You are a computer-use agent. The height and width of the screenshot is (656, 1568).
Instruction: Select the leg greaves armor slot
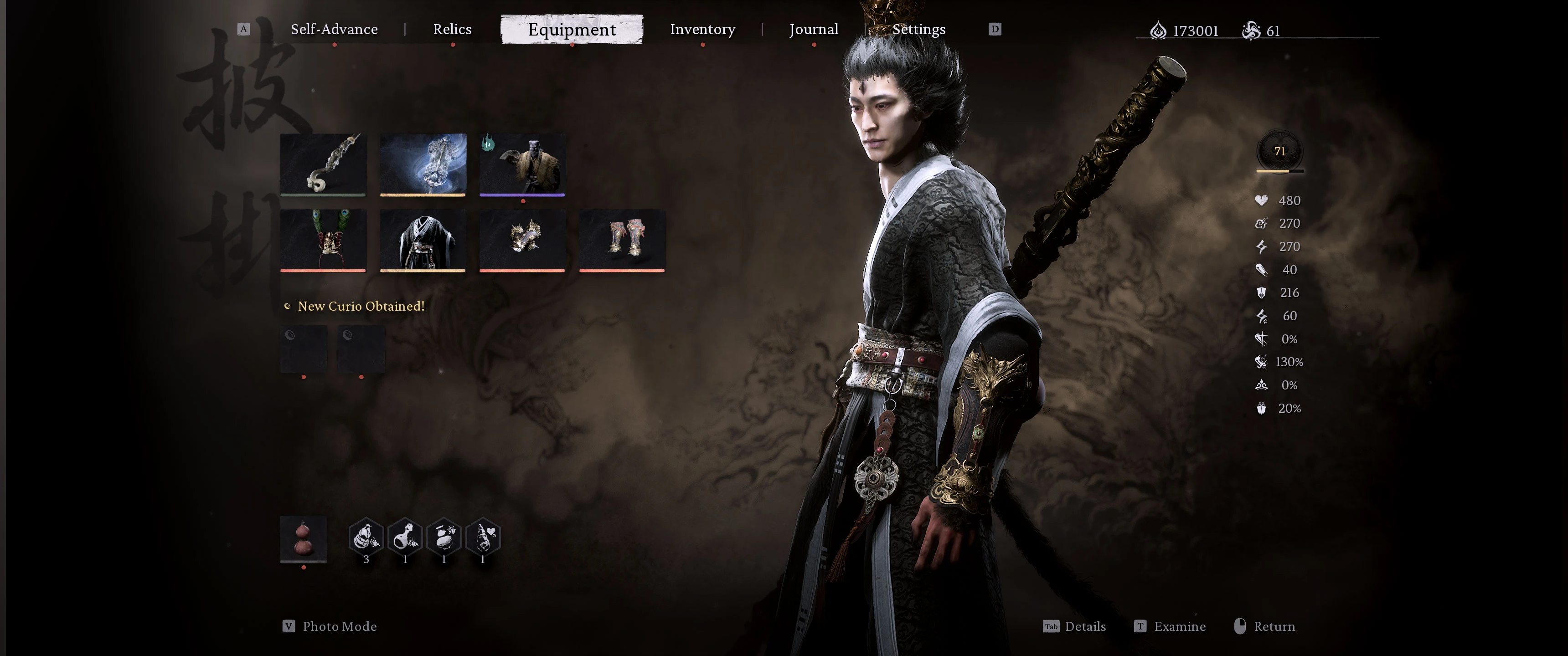621,240
